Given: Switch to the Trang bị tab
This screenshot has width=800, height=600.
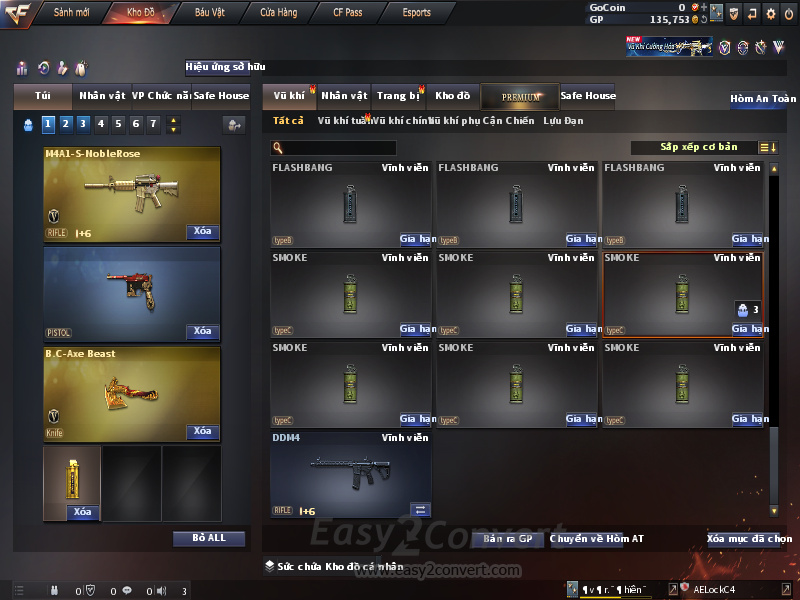Looking at the screenshot, I should click(398, 96).
